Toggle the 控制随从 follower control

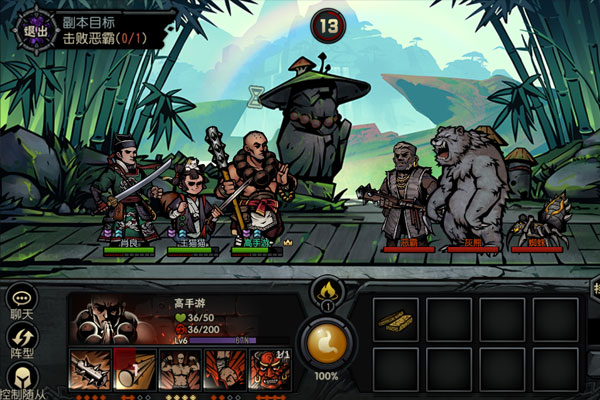(21, 380)
